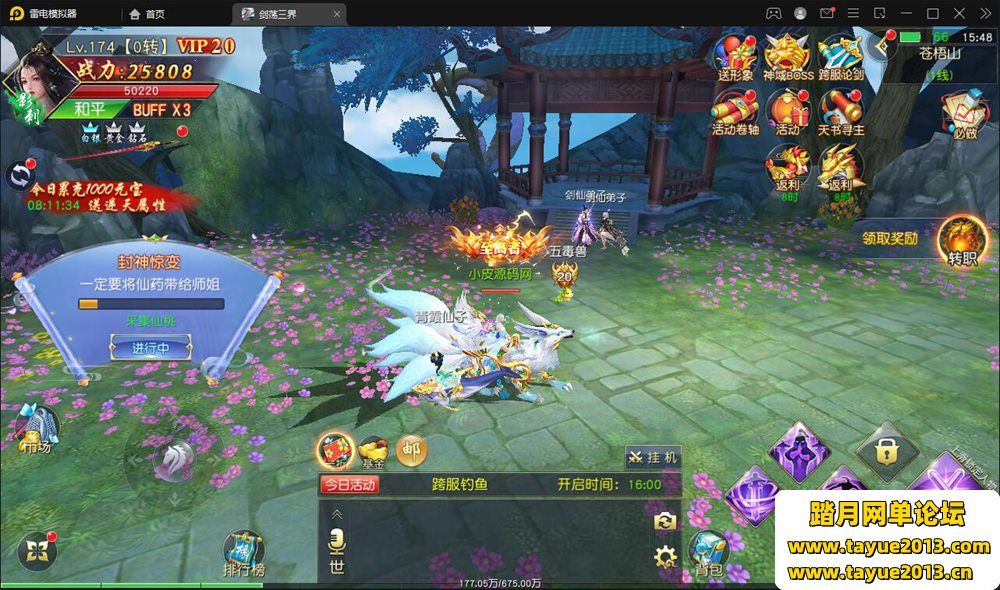This screenshot has width=1000, height=590.
Task: Open the 天书寻主 event
Action: (840, 110)
